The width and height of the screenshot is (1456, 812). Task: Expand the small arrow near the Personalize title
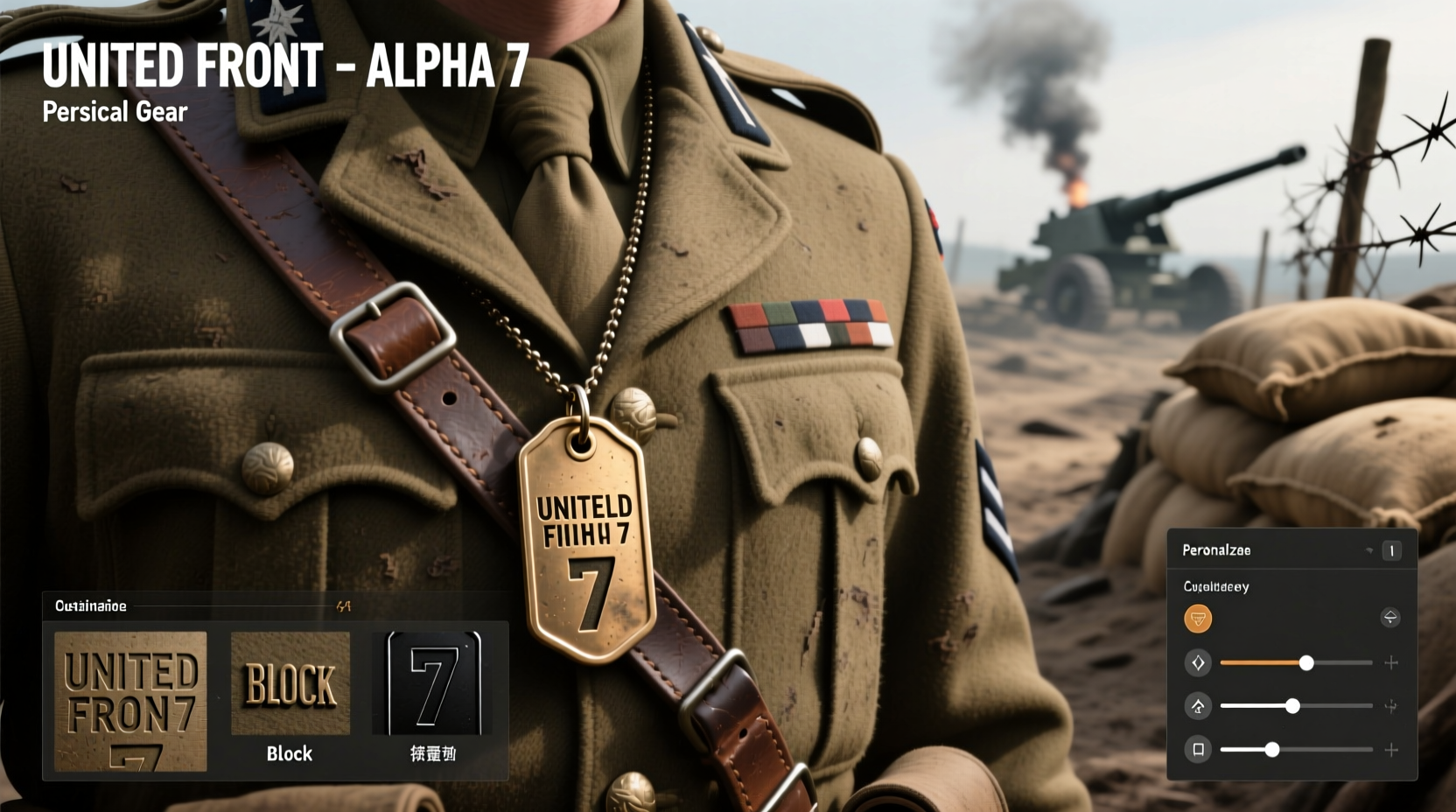pyautogui.click(x=1371, y=549)
